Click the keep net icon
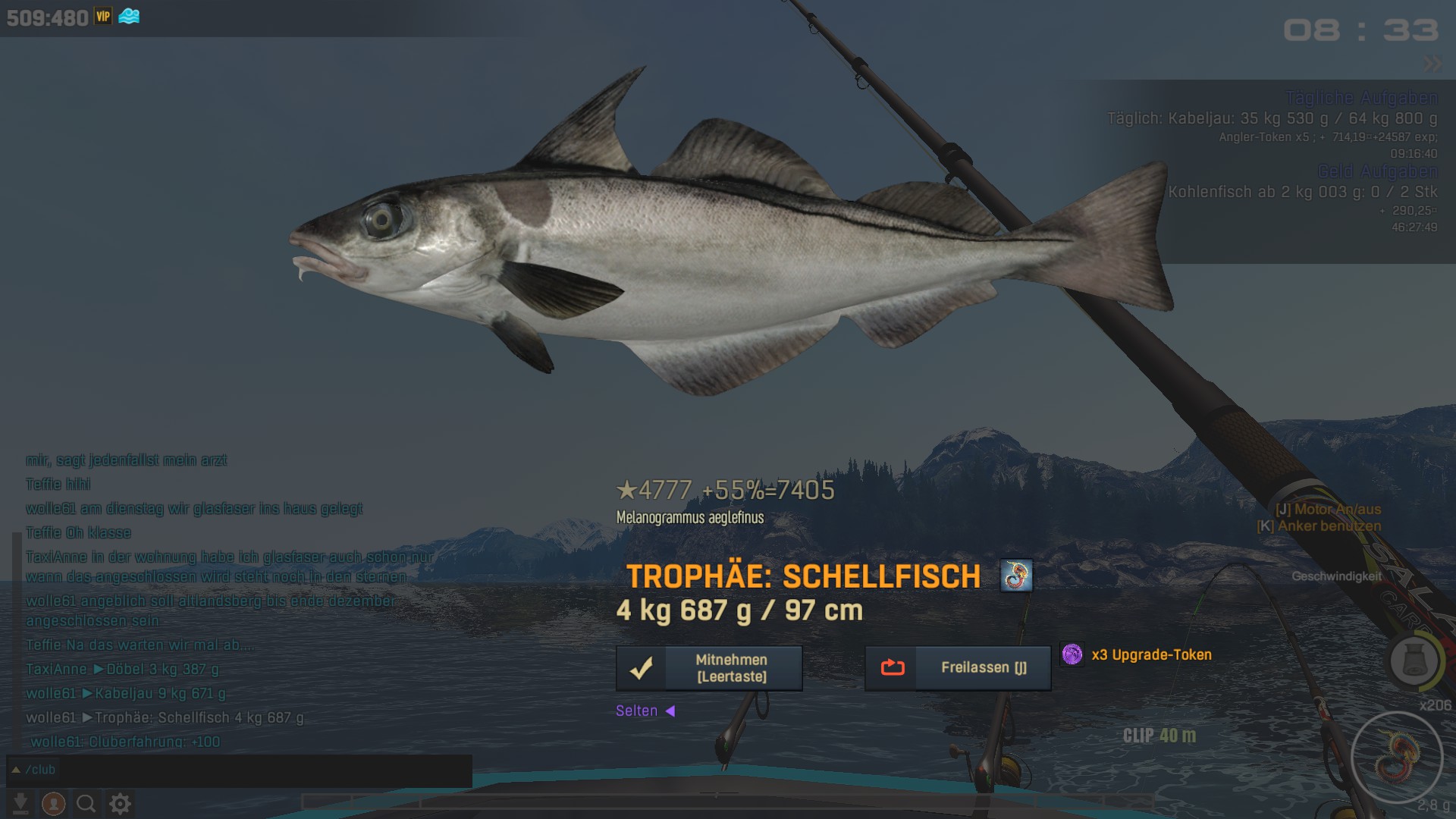Screen dimensions: 1456x819 [x=1414, y=661]
